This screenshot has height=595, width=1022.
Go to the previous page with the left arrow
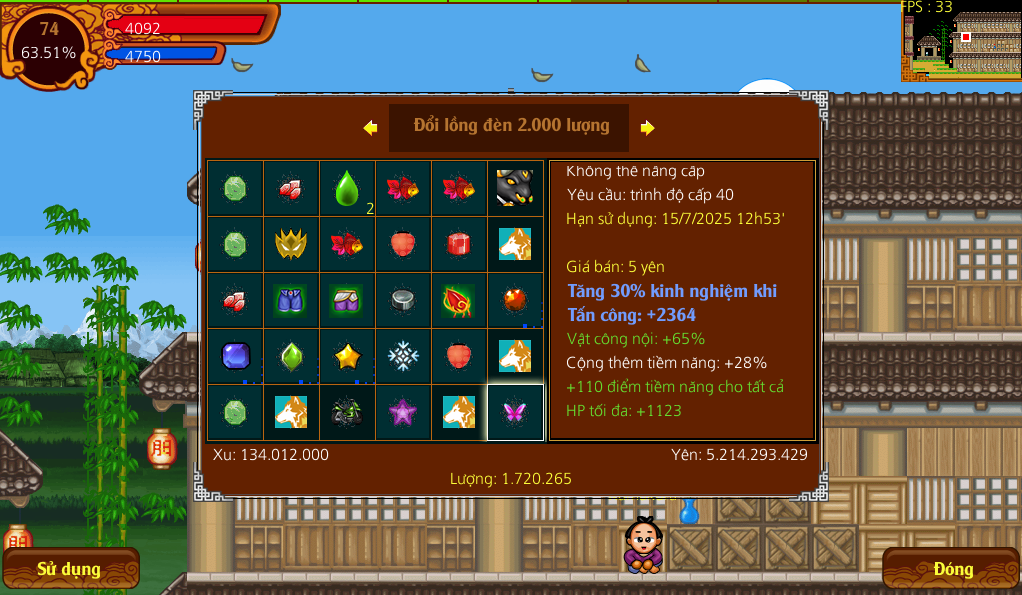pyautogui.click(x=370, y=127)
